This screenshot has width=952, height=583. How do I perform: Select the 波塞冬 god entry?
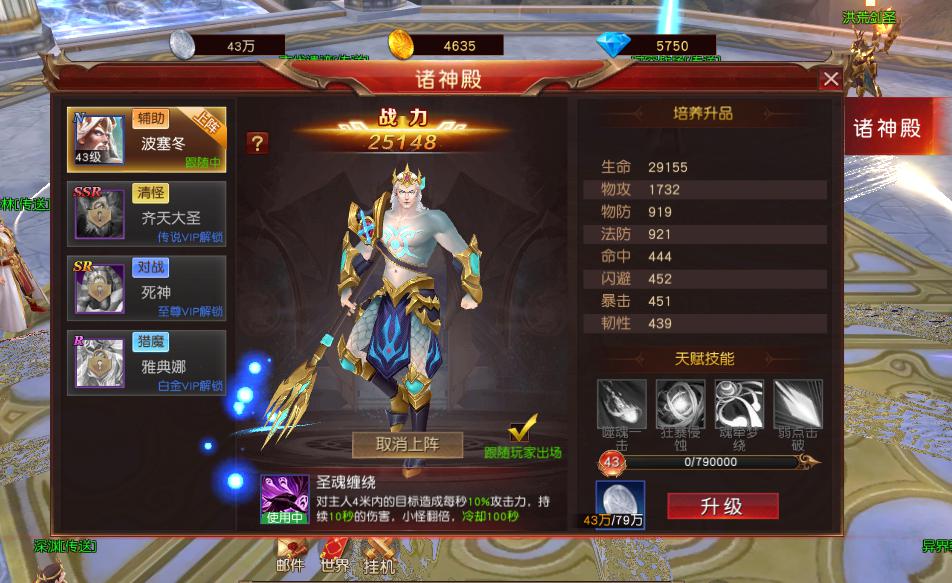(x=147, y=139)
